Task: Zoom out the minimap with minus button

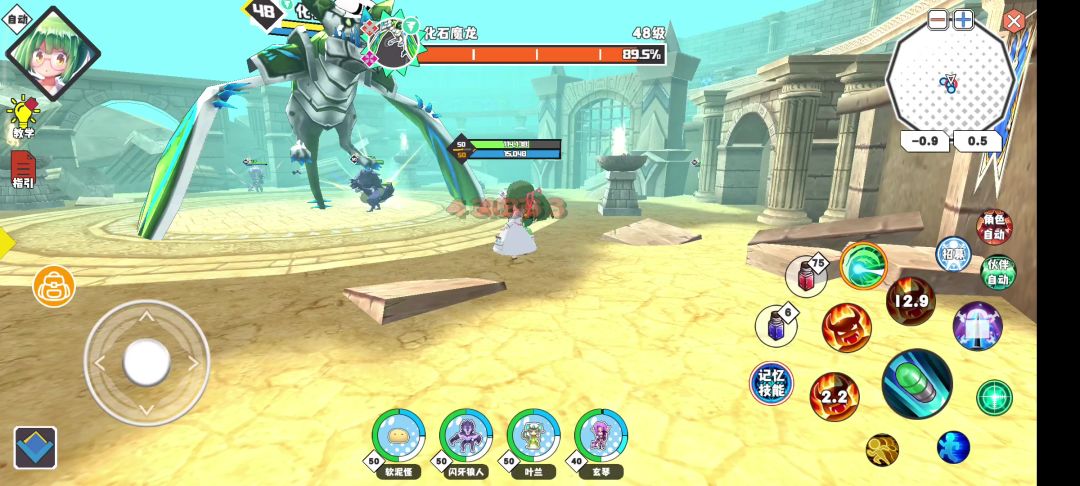Action: 938,20
